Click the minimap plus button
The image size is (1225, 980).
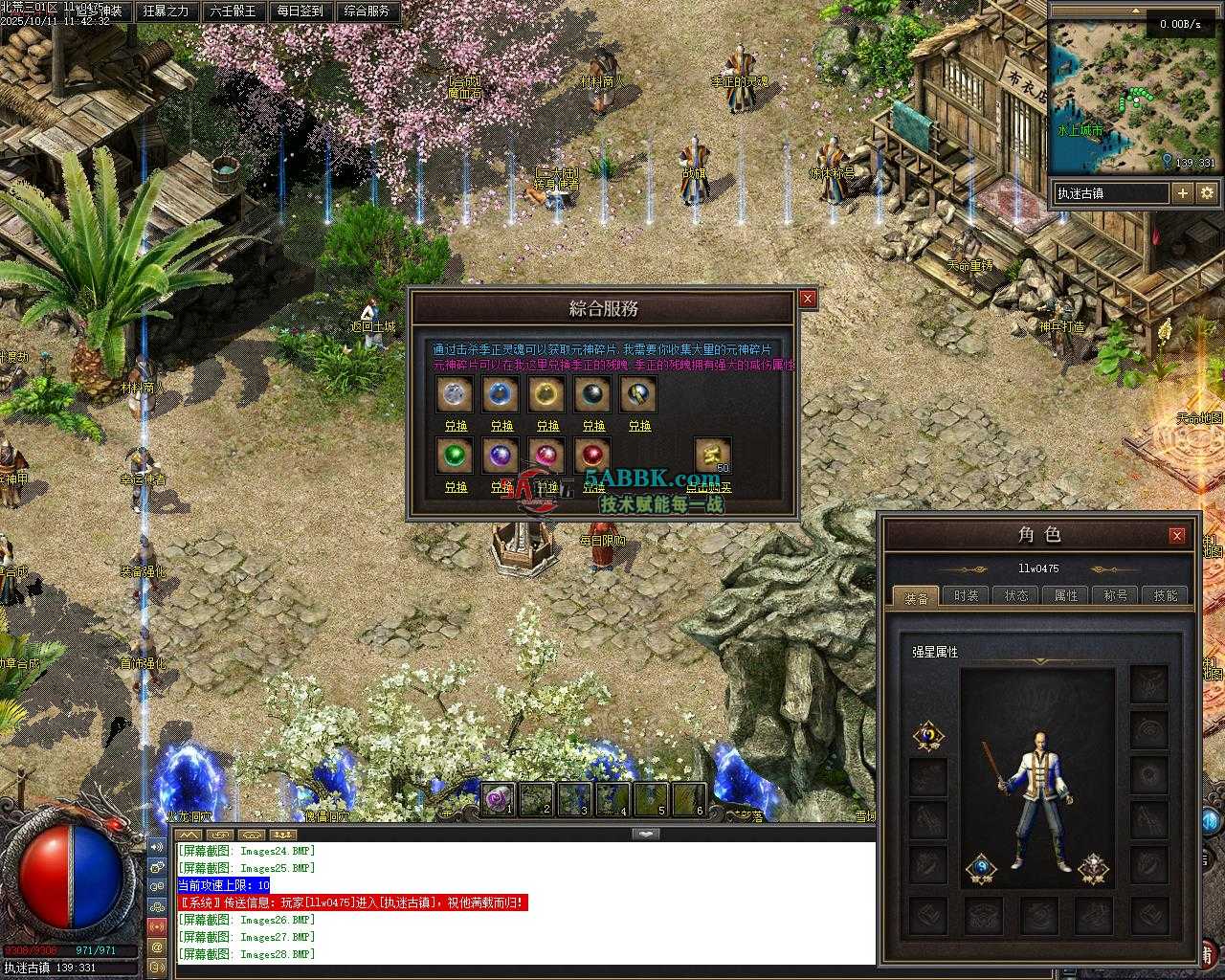tap(1183, 193)
